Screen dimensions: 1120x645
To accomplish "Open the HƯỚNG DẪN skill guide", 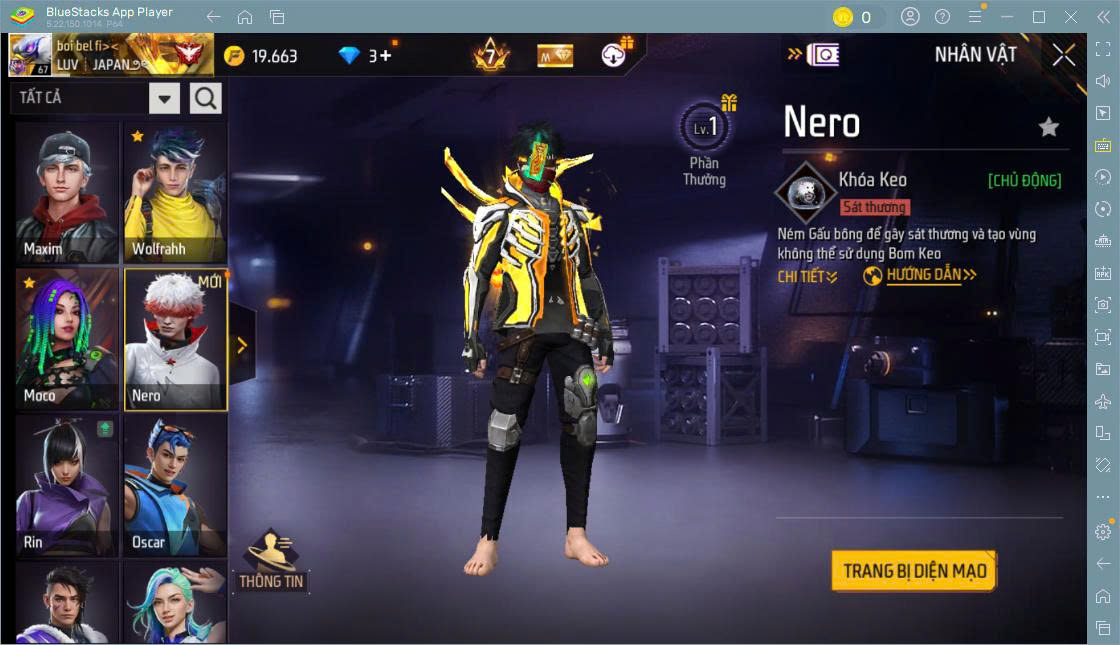I will (920, 275).
